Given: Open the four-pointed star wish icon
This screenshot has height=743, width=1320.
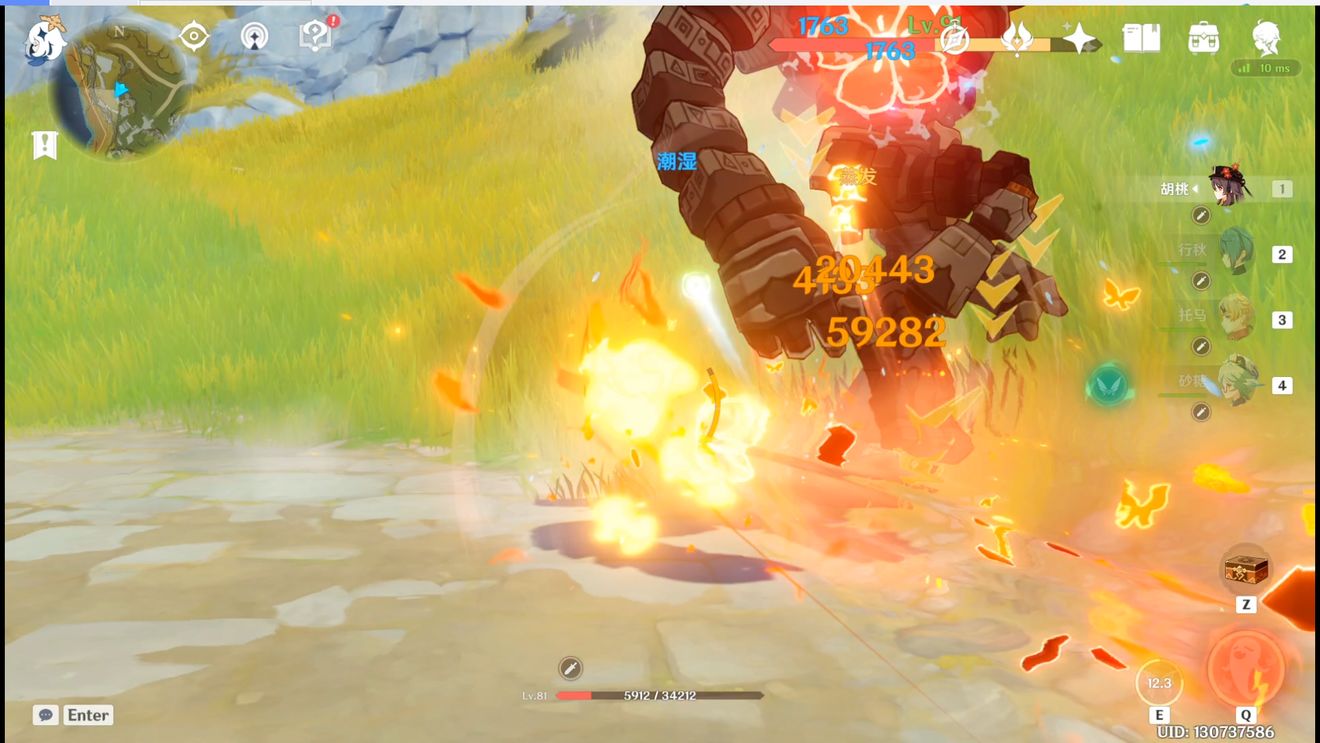Looking at the screenshot, I should (1080, 38).
